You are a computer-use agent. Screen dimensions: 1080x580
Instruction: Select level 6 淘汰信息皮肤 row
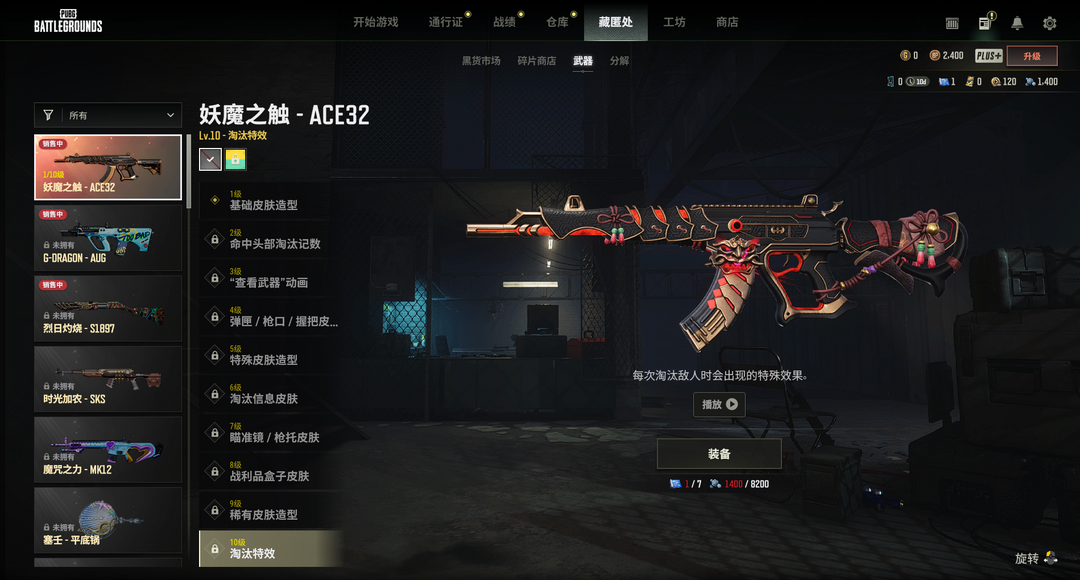point(270,394)
